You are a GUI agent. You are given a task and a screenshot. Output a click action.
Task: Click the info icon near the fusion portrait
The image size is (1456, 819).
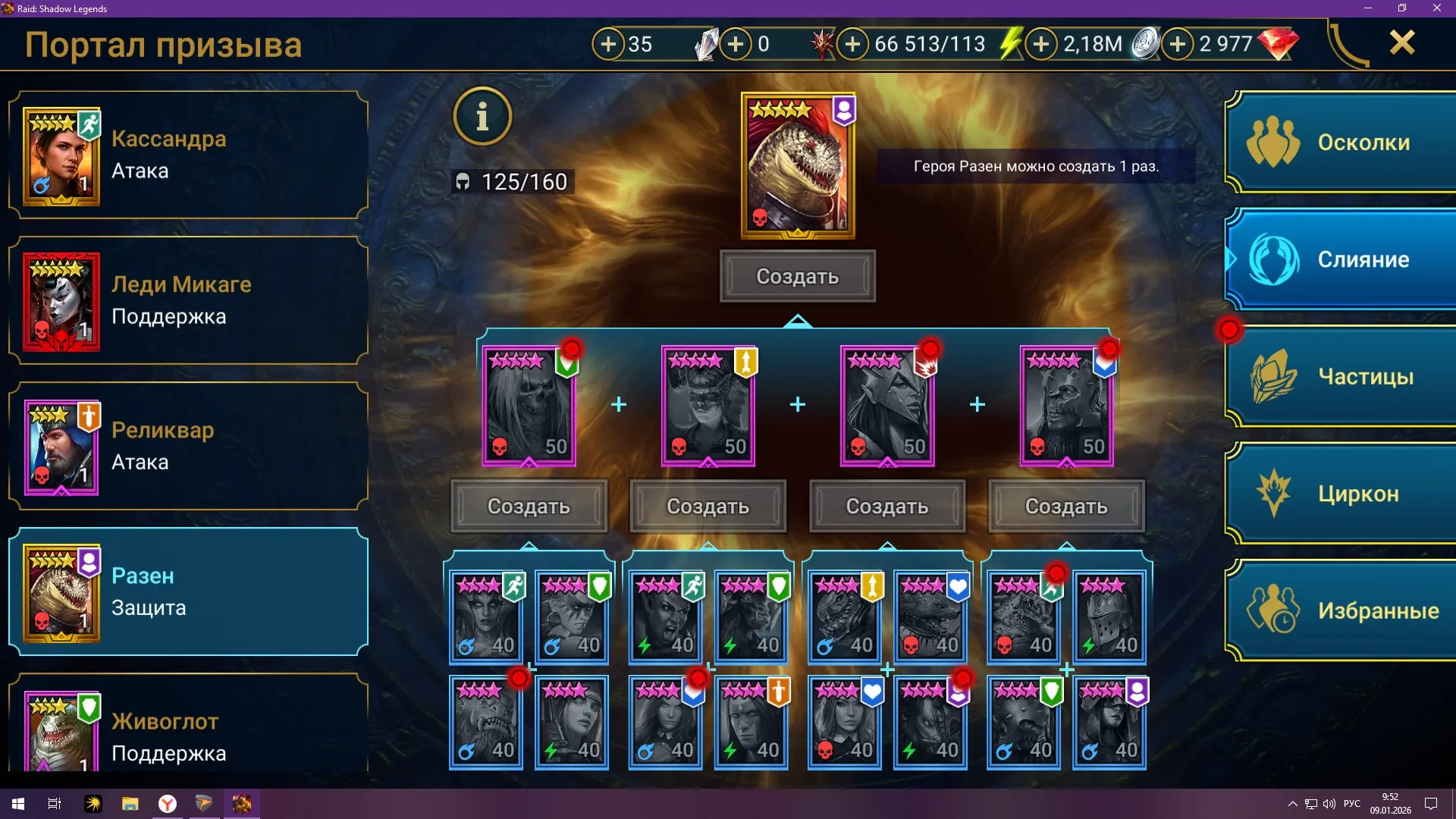click(x=483, y=115)
